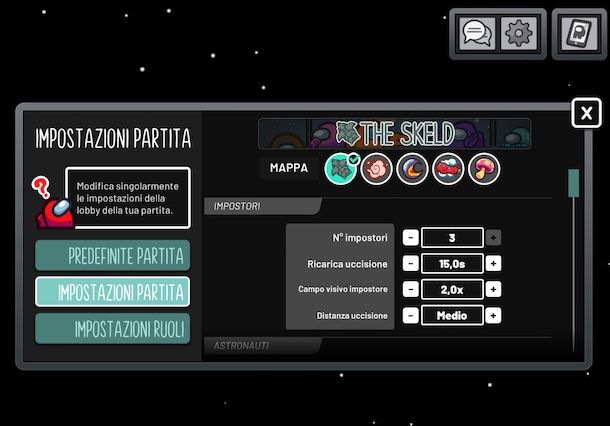Select the mushroom Fungle map icon
Screen dimensions: 610x426
(483, 167)
